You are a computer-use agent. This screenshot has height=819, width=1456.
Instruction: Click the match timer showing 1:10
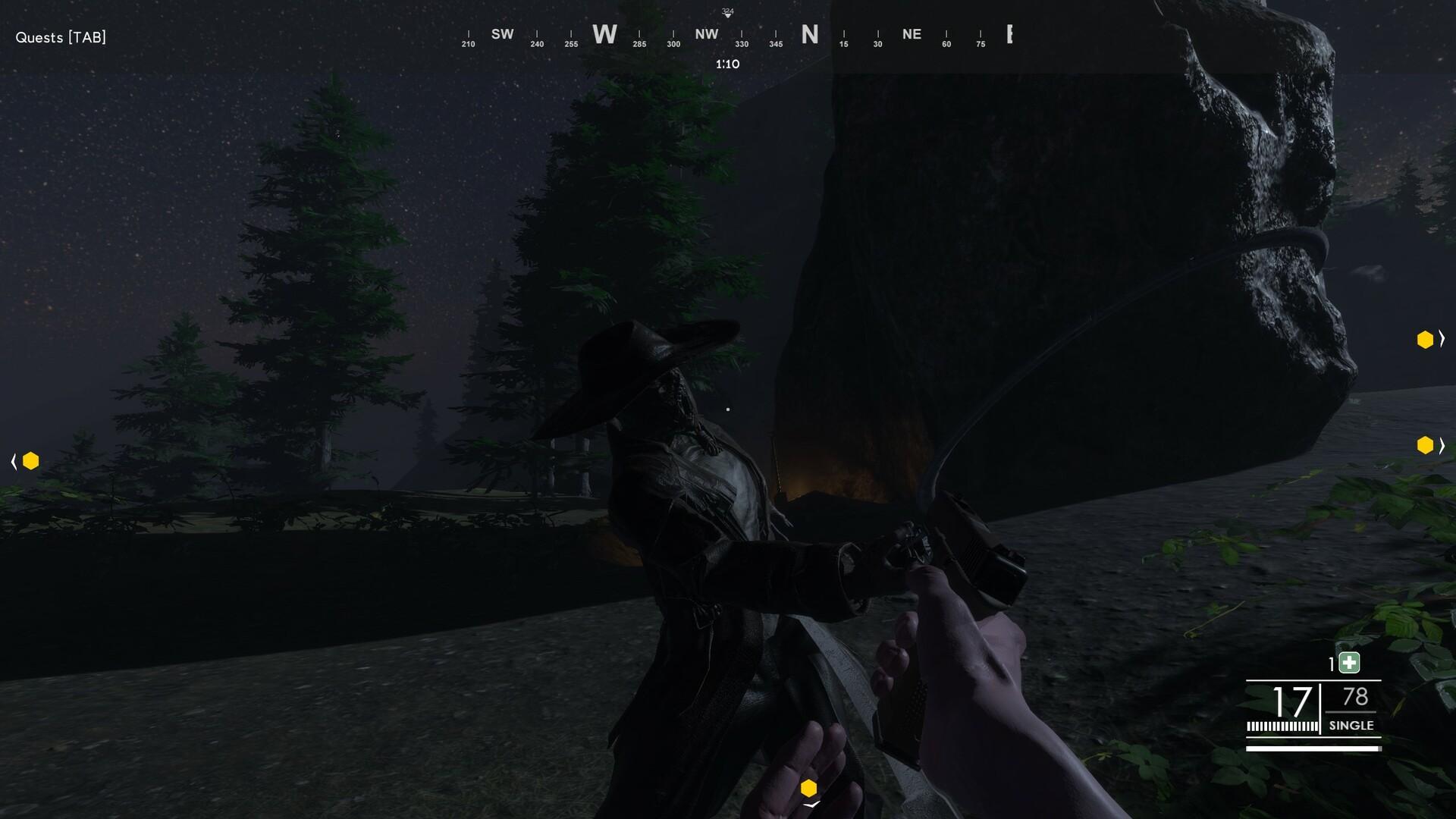pyautogui.click(x=726, y=64)
